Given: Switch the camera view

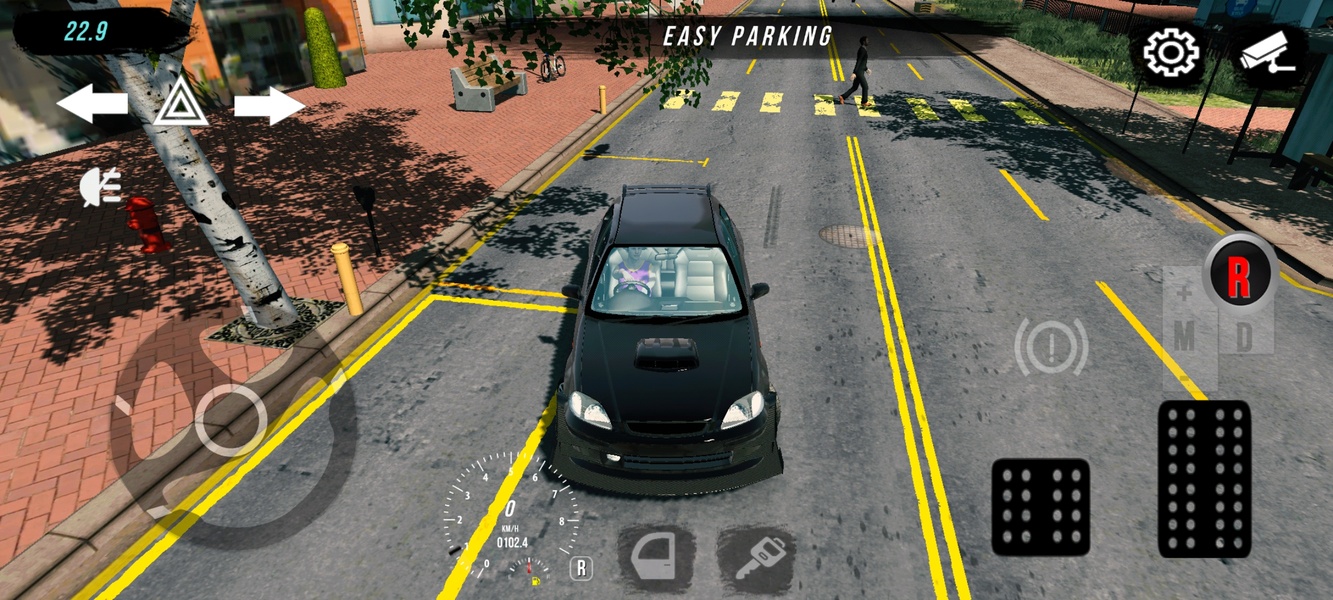Looking at the screenshot, I should 1267,55.
